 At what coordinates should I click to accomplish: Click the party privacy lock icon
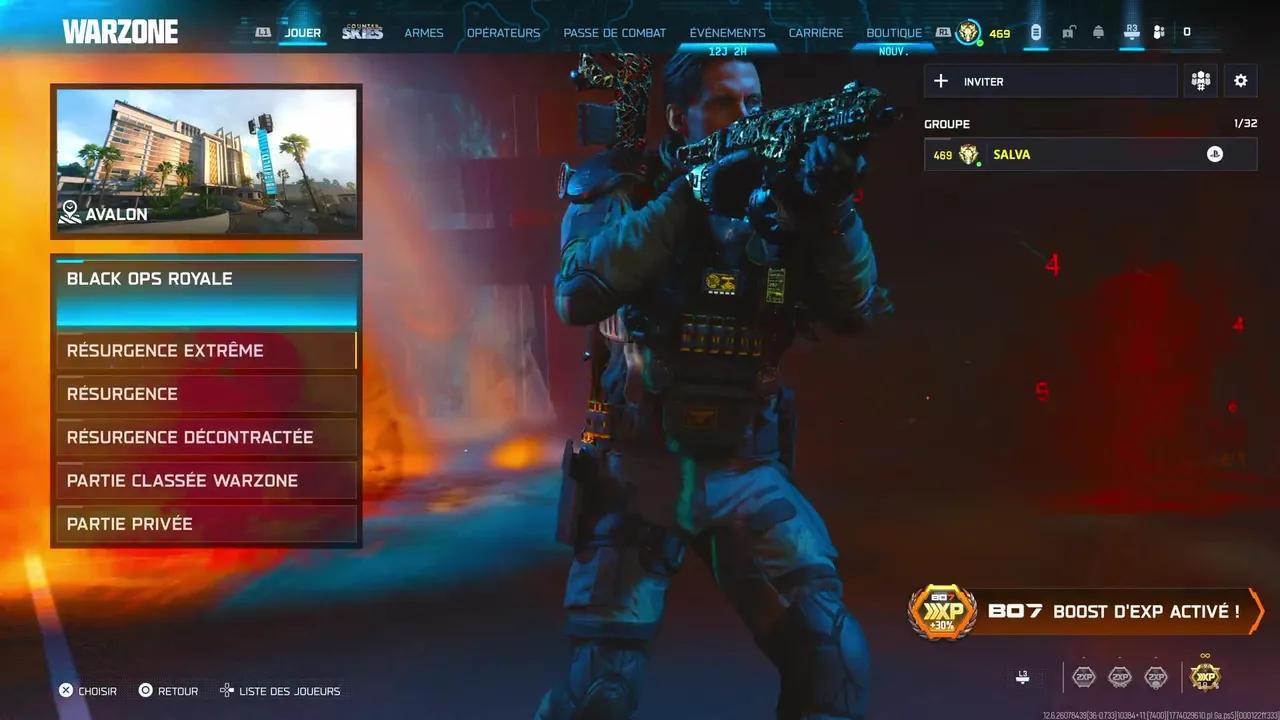[x=1068, y=31]
